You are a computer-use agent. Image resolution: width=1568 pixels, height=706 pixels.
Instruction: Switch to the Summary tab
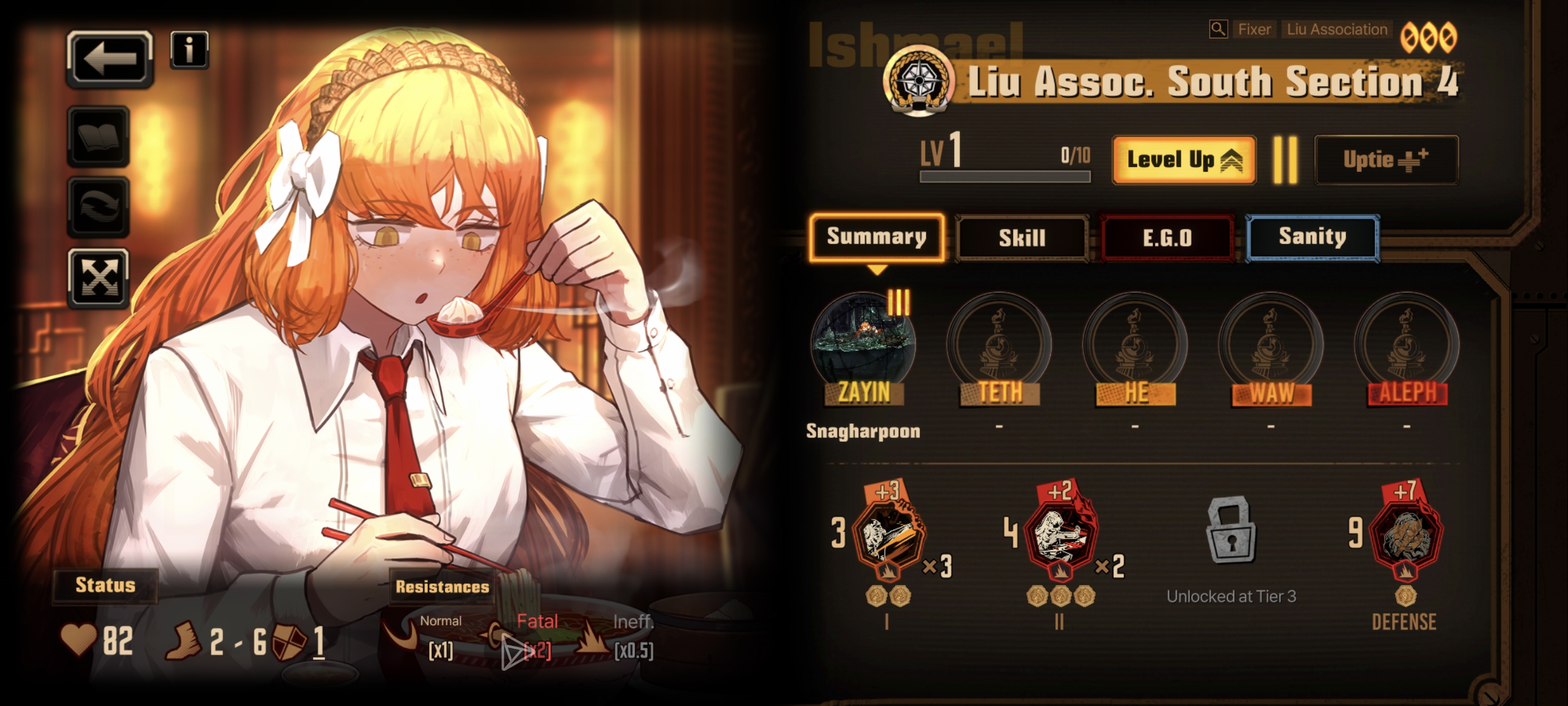(876, 237)
